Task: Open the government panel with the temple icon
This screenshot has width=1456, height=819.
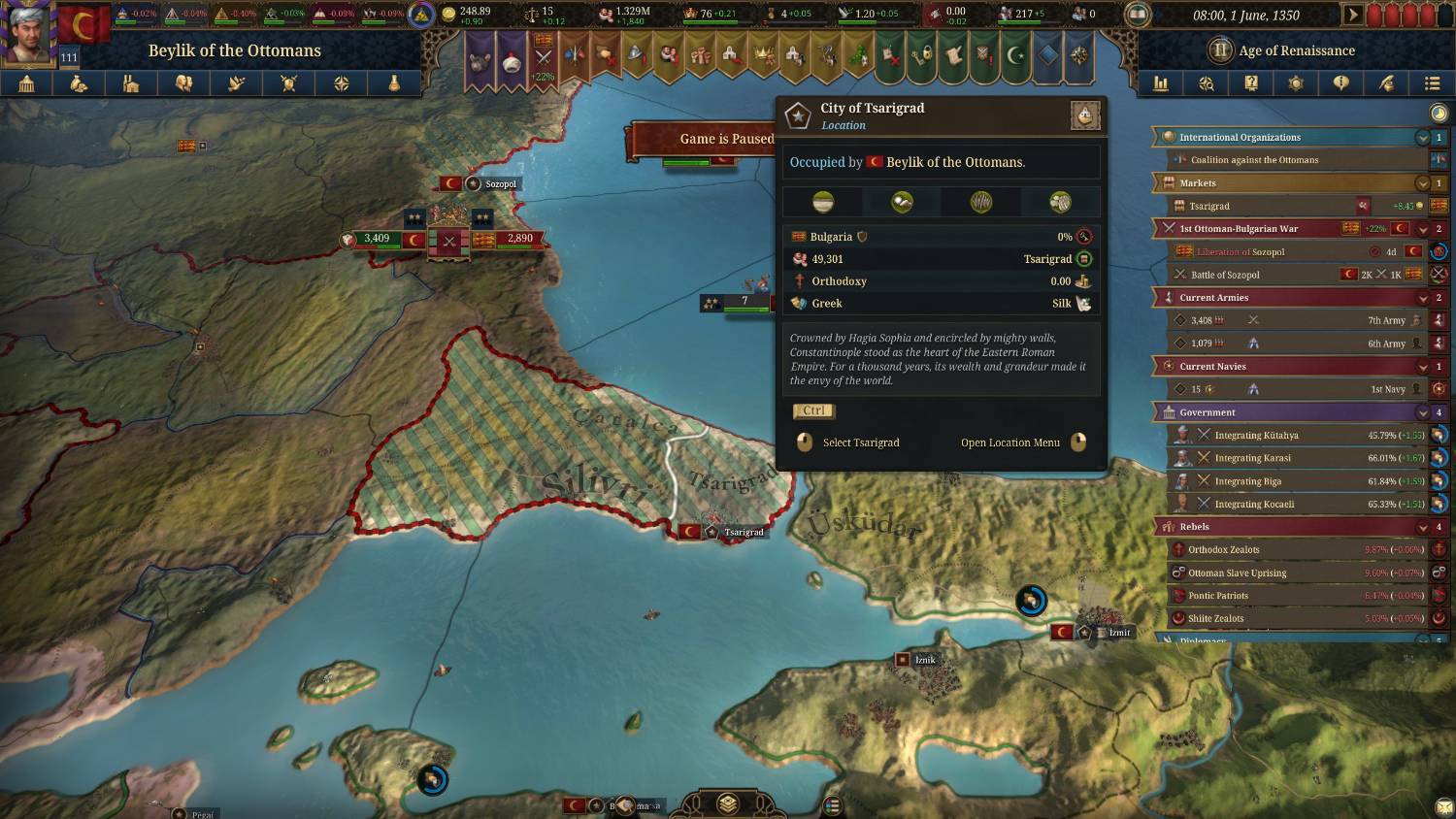Action: click(26, 84)
